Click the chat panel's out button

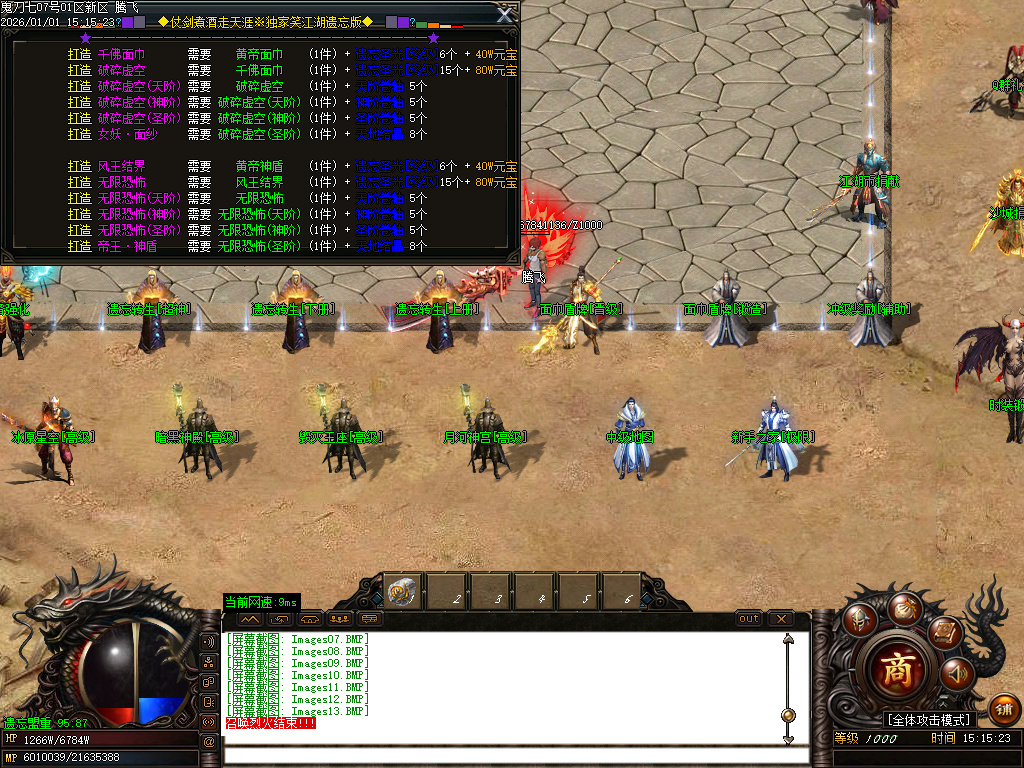pyautogui.click(x=749, y=619)
